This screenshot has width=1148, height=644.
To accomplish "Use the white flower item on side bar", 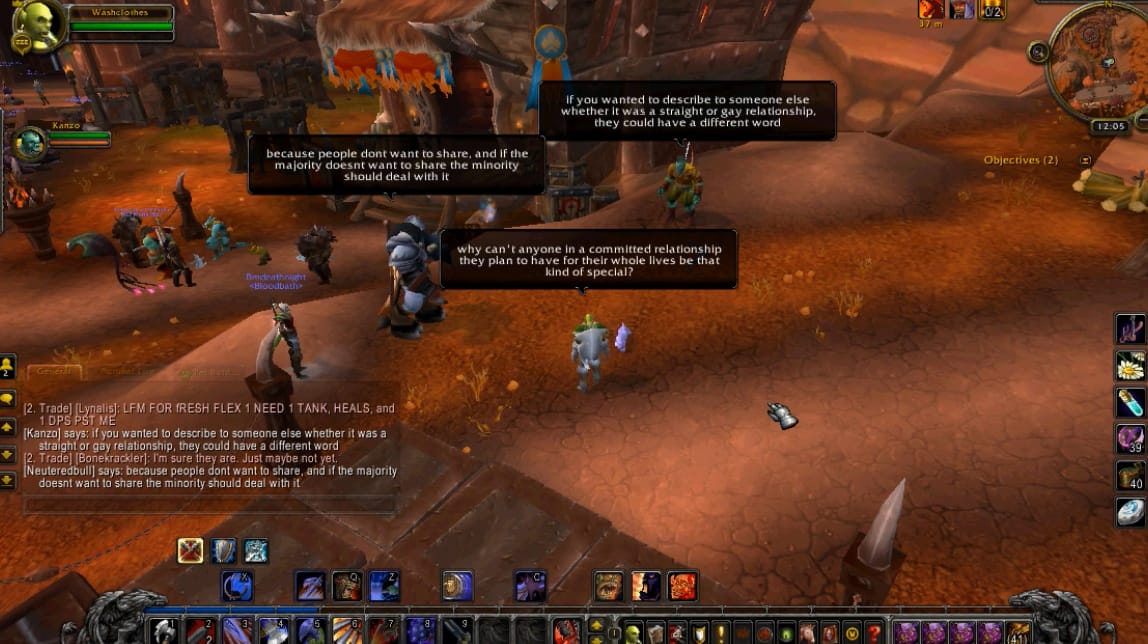I will pyautogui.click(x=1130, y=366).
